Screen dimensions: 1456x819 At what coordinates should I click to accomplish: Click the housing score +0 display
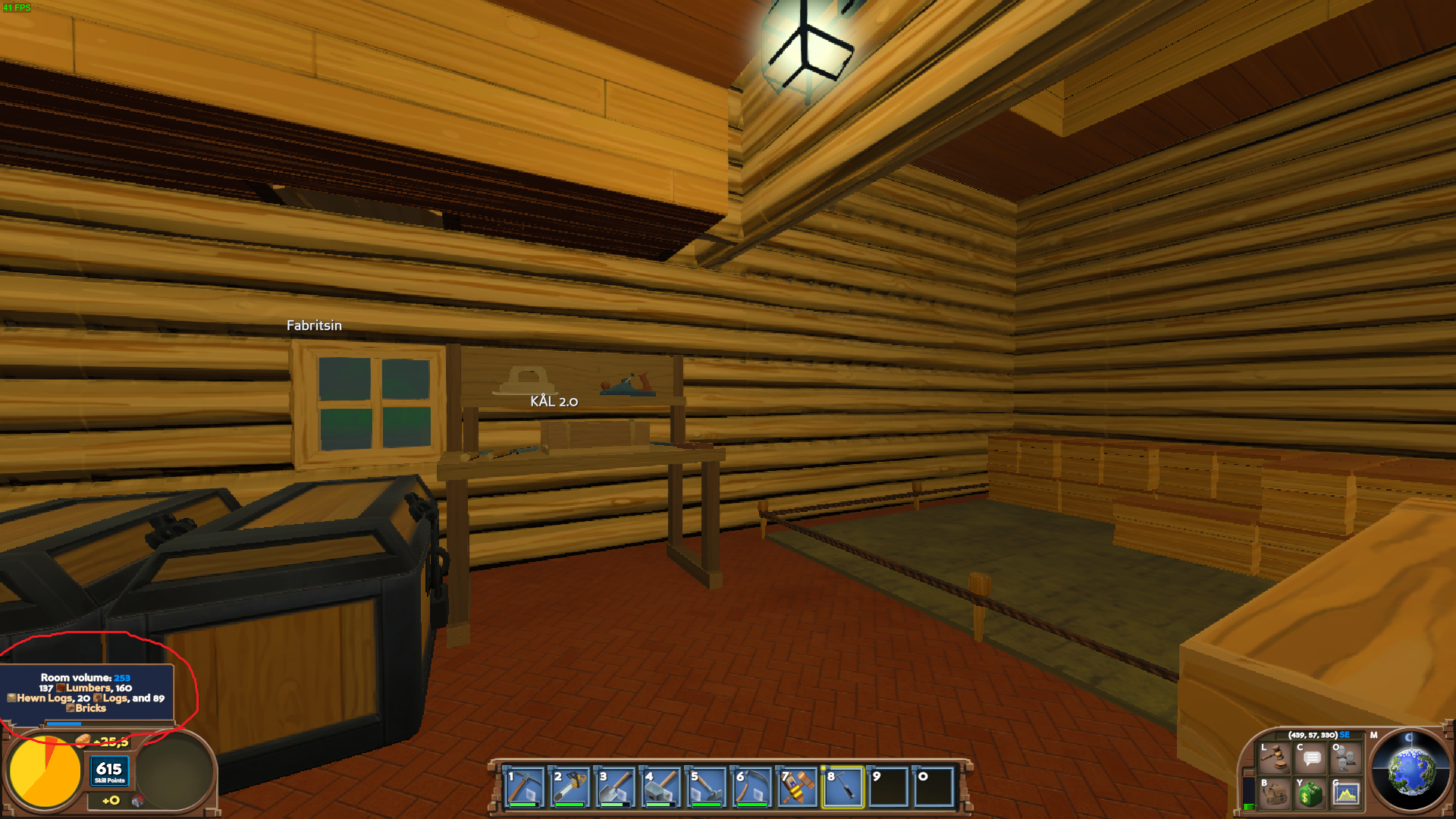111,800
